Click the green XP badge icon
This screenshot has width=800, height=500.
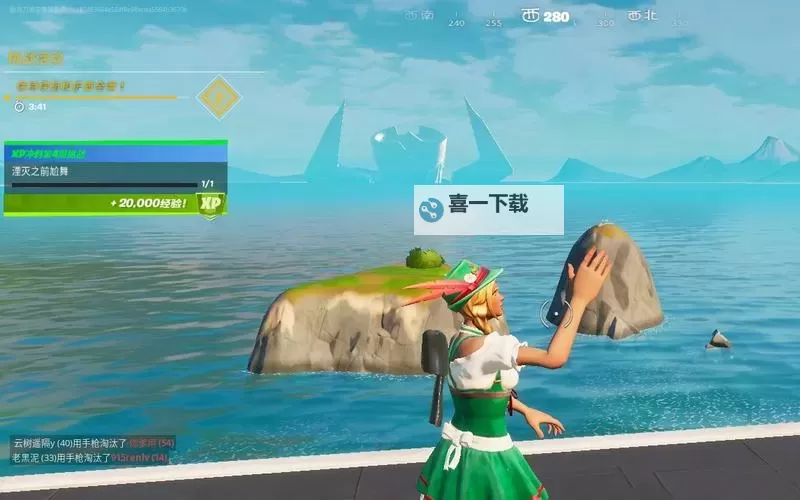(210, 203)
